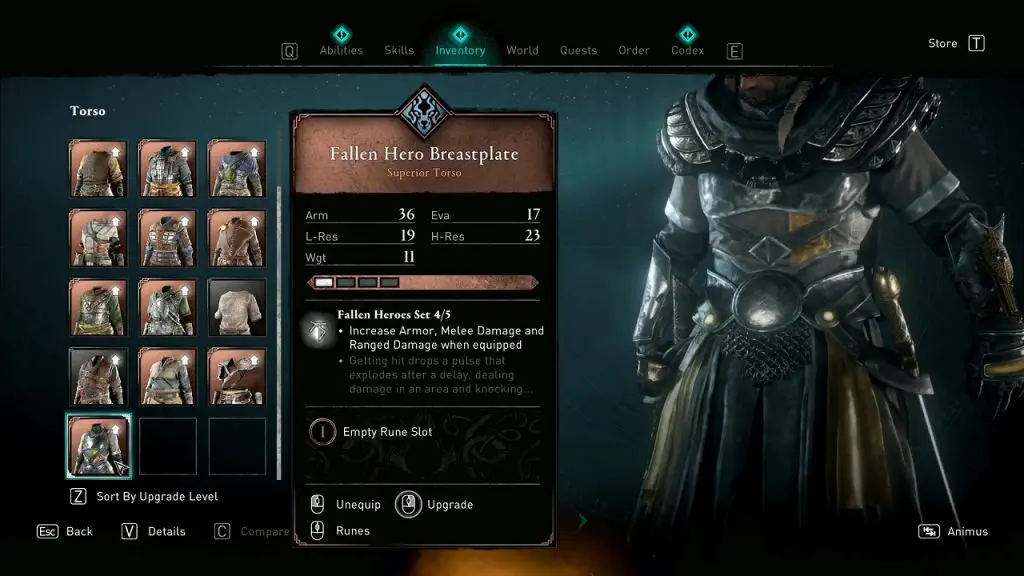Screen dimensions: 1024x576
Task: Go Back from the inventory
Action: click(x=79, y=532)
